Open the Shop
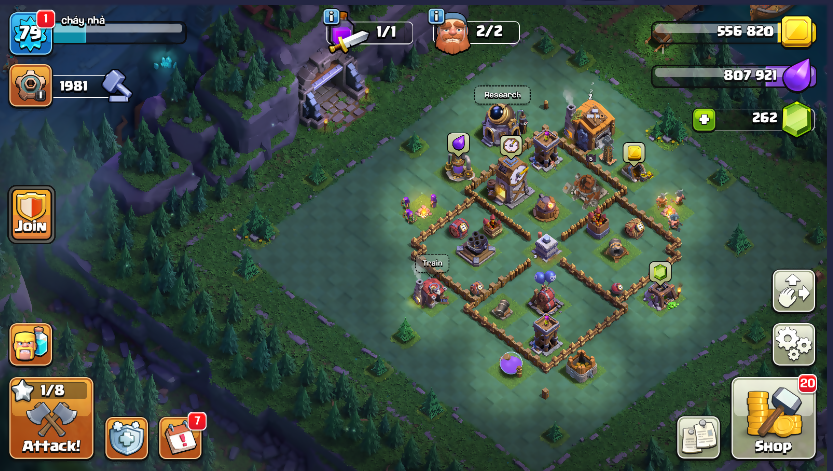Viewport: 833px width, 471px height. click(772, 417)
